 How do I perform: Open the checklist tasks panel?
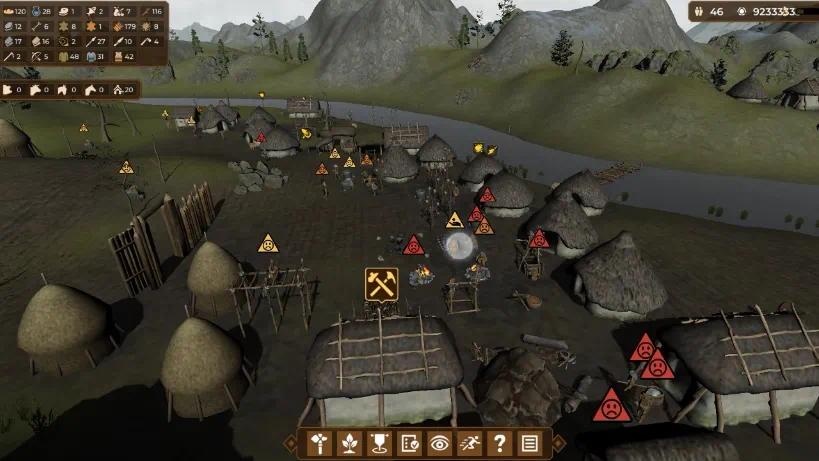(409, 442)
